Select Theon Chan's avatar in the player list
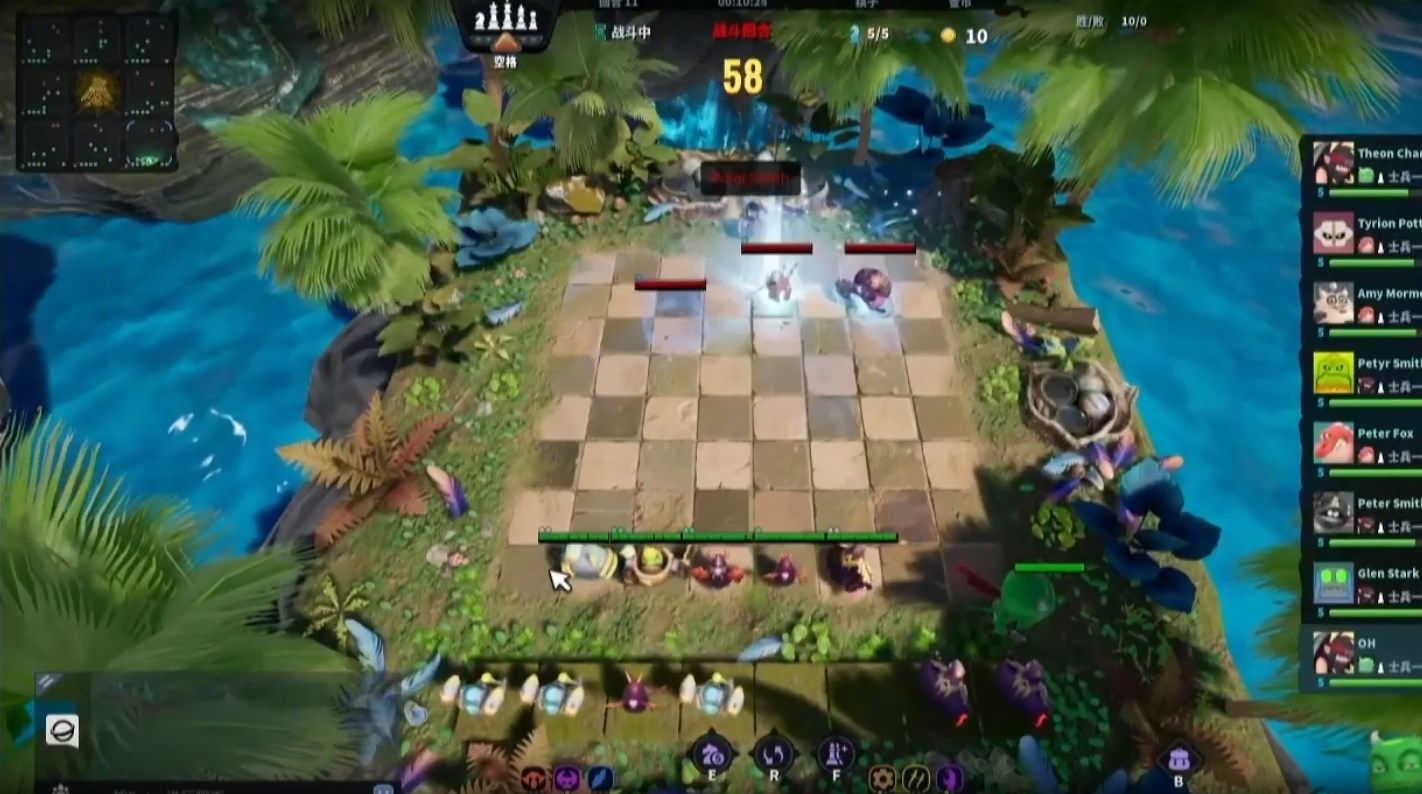Viewport: 1422px width, 794px height. pyautogui.click(x=1331, y=163)
